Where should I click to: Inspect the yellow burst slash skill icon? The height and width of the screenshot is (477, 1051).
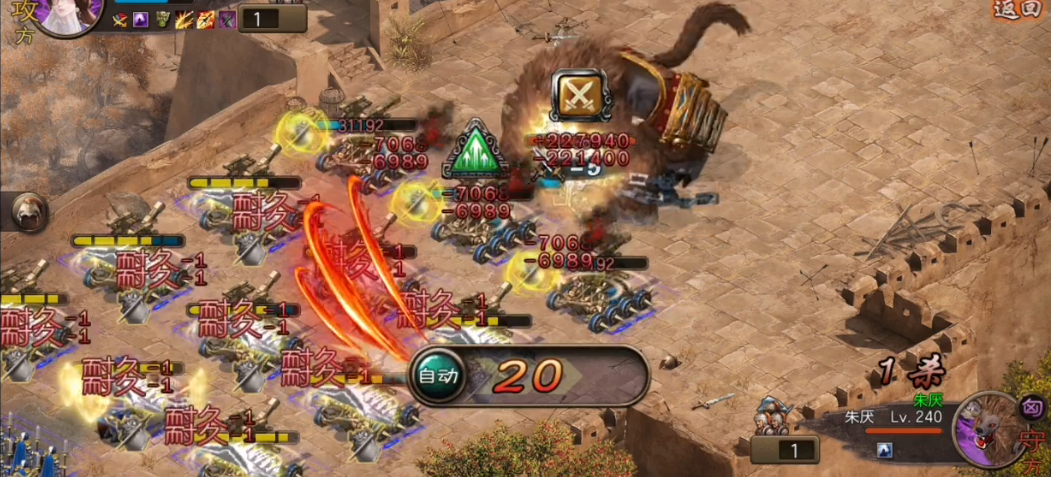184,19
